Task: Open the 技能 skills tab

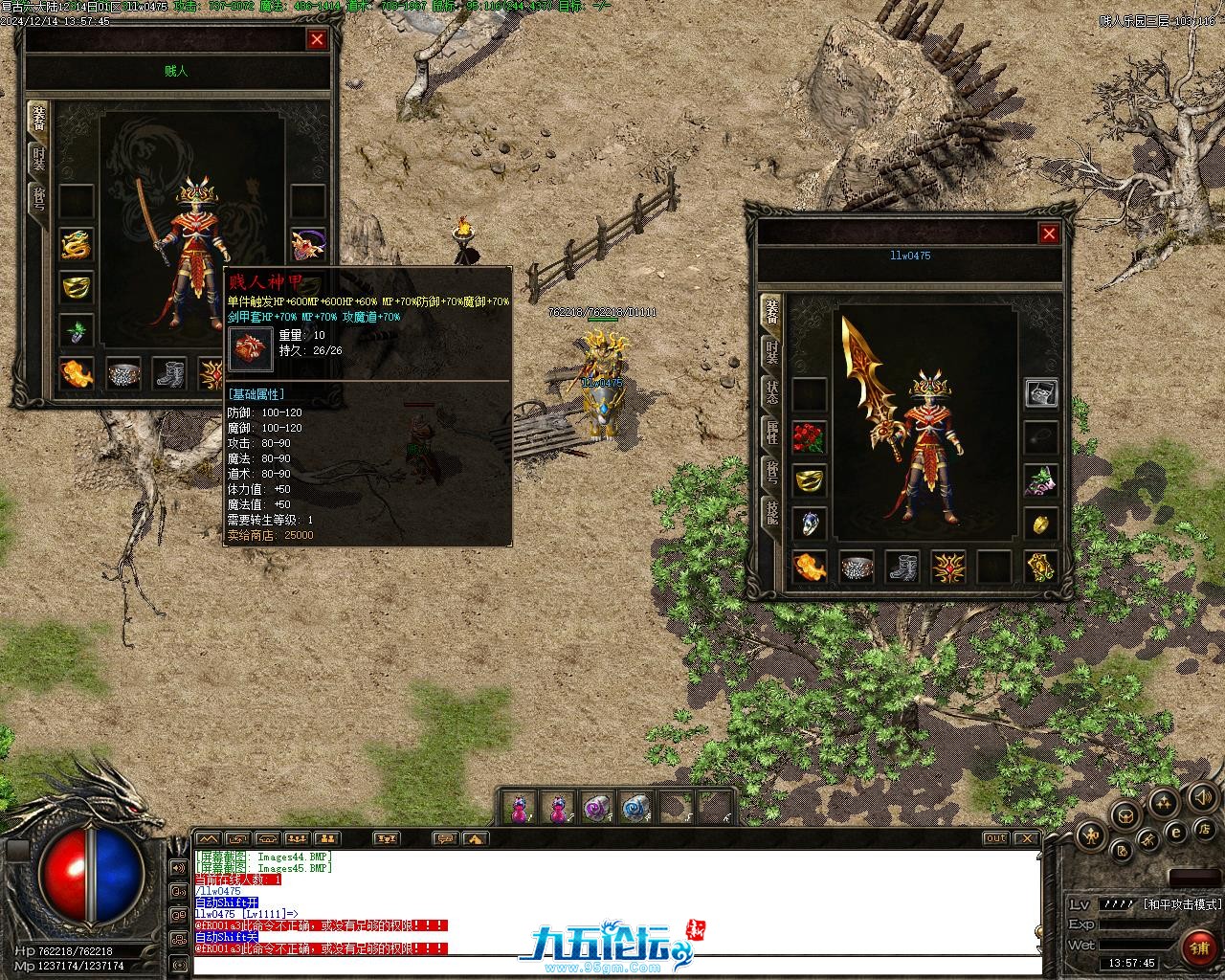Action: point(771,514)
